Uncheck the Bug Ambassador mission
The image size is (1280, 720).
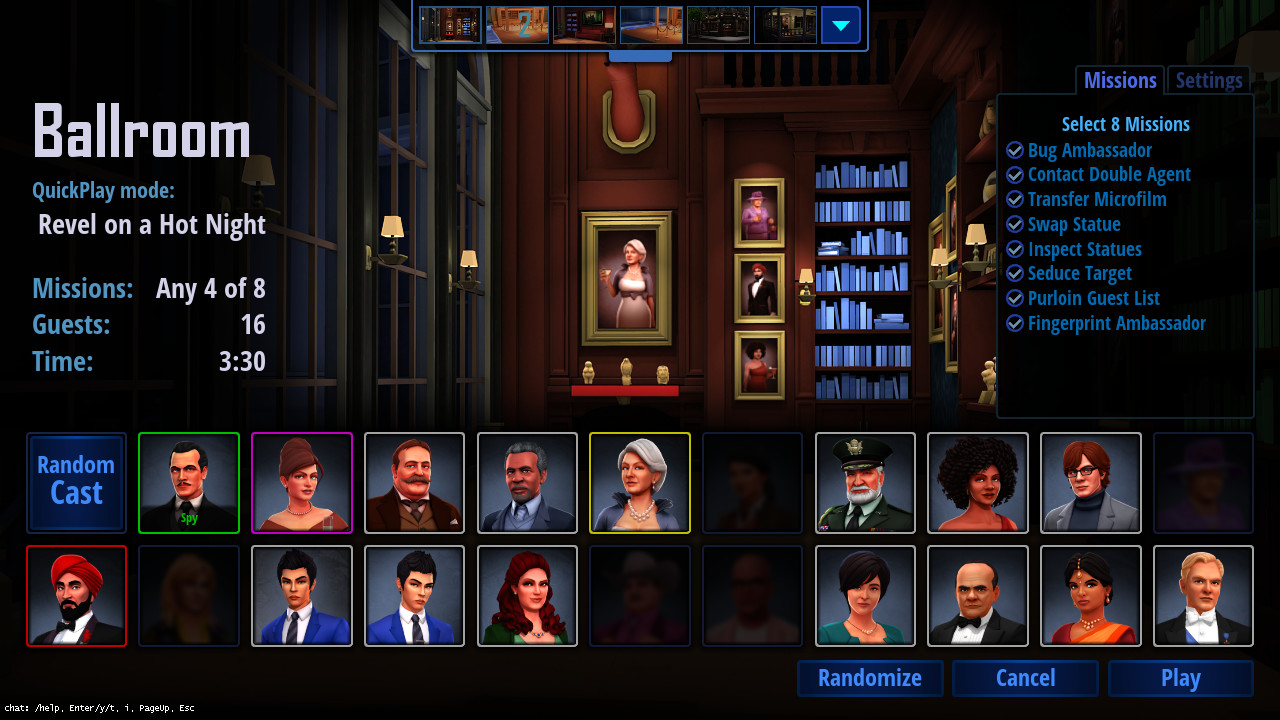pyautogui.click(x=1015, y=150)
